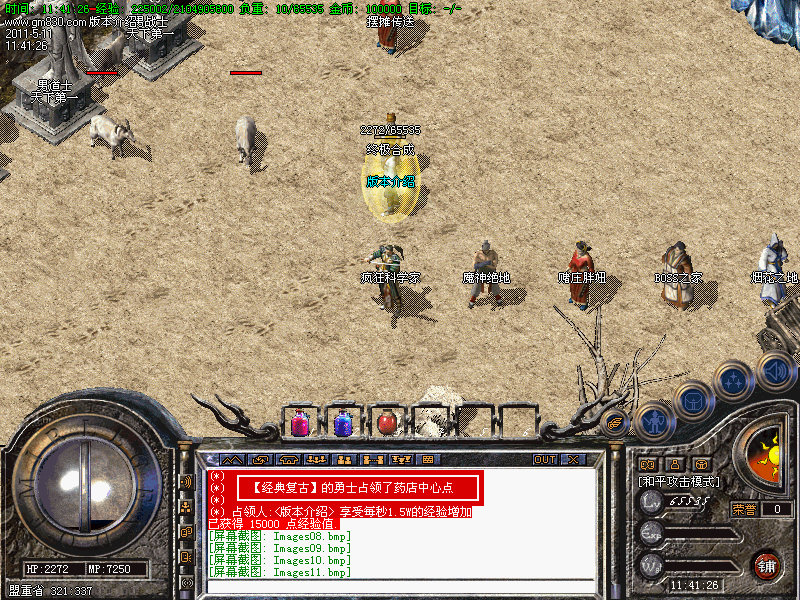
Task: Use the pink potion in the belt
Action: pyautogui.click(x=300, y=423)
